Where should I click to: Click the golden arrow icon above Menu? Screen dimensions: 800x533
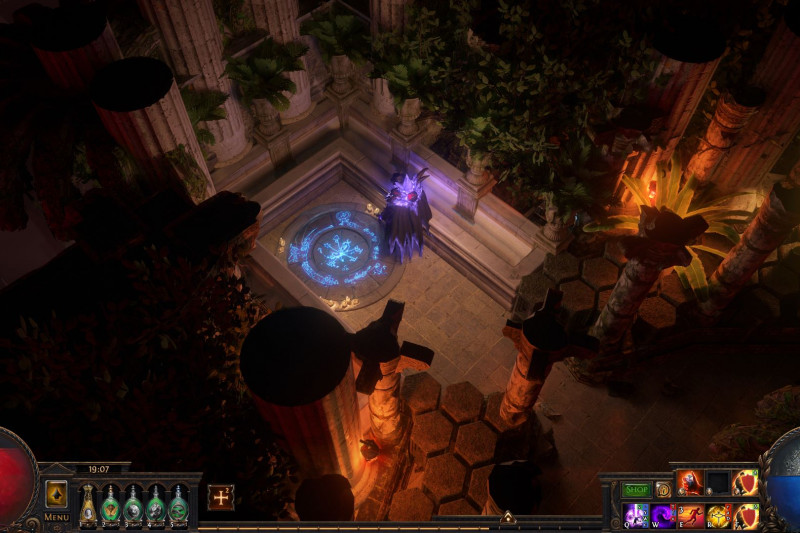tap(56, 494)
